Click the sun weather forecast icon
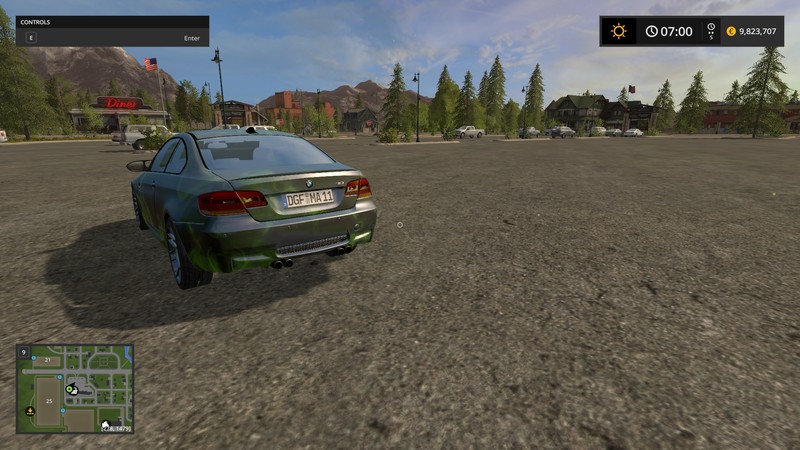This screenshot has height=450, width=800. click(x=619, y=31)
